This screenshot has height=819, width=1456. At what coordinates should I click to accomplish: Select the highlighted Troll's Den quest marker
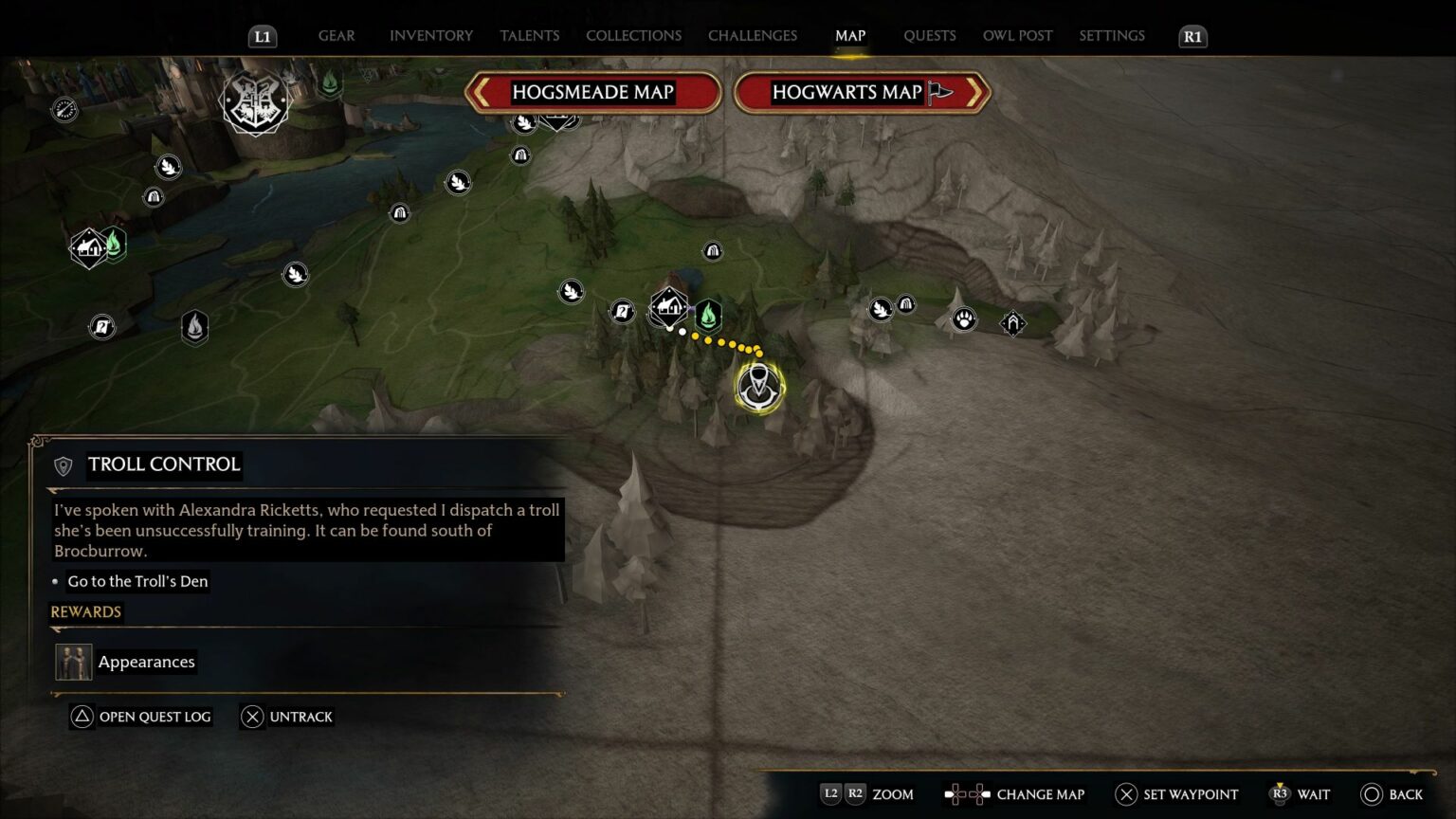757,387
